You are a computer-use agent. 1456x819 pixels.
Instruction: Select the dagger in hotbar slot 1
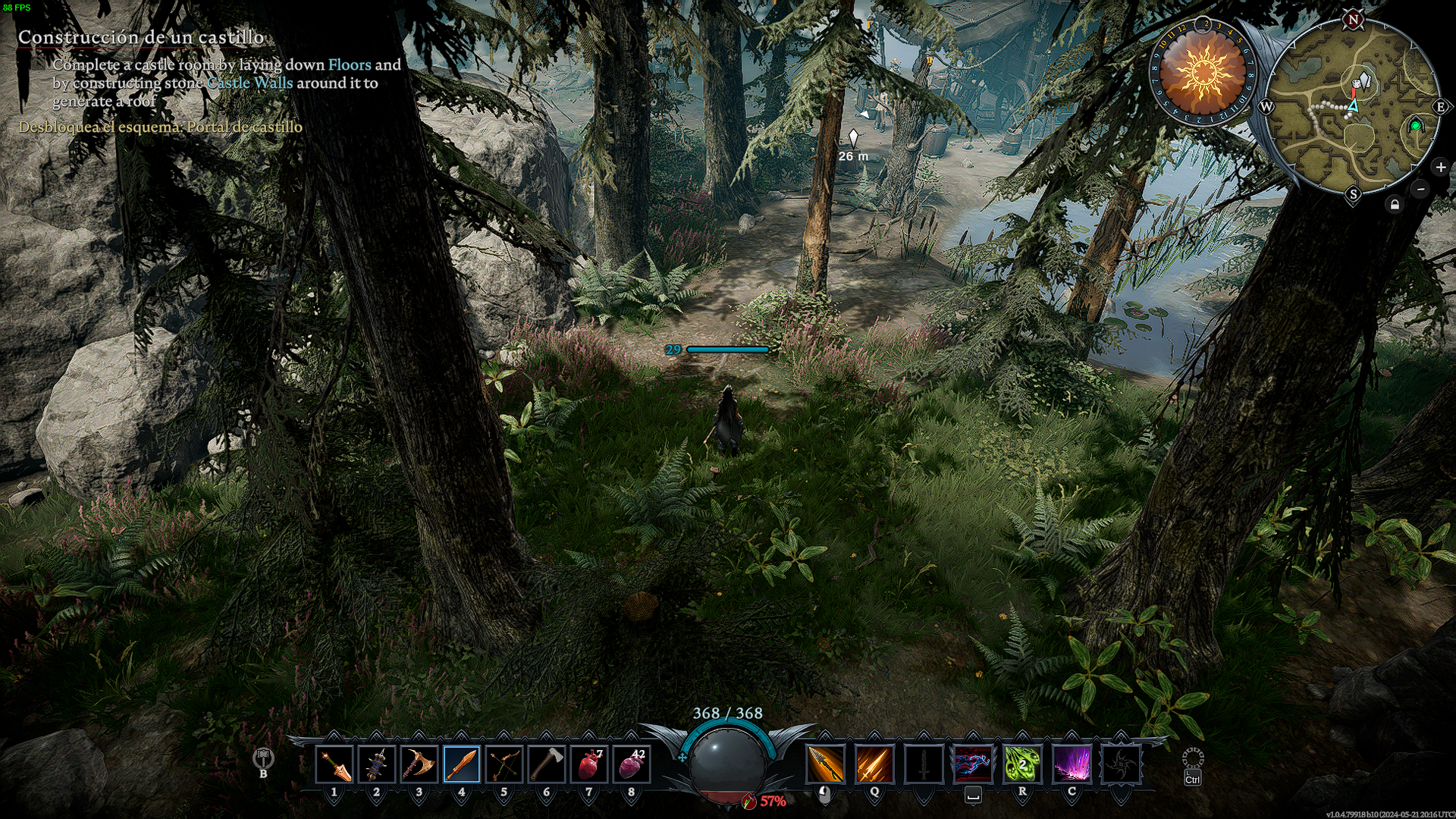click(x=334, y=764)
